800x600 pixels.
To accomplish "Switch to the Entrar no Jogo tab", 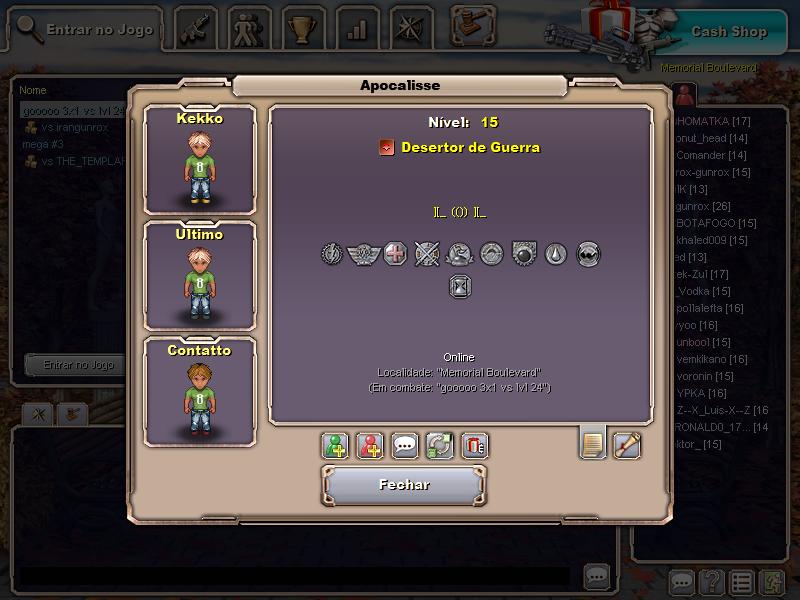I will point(86,29).
